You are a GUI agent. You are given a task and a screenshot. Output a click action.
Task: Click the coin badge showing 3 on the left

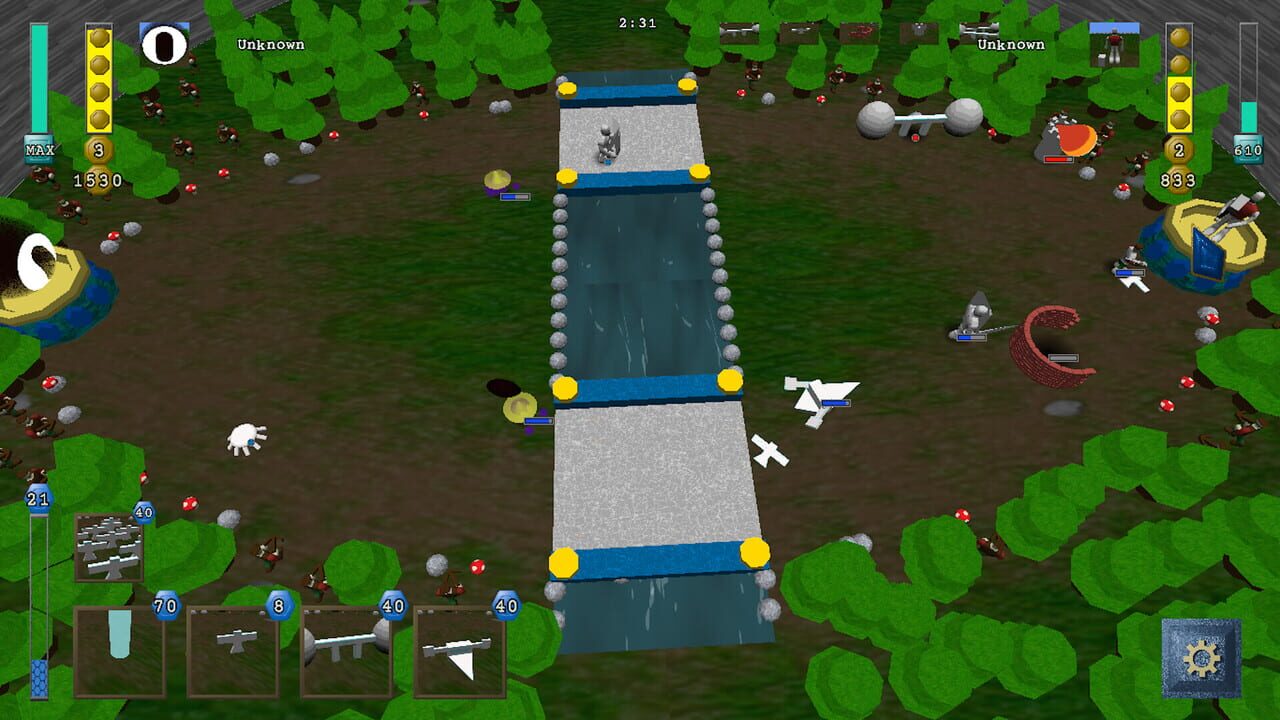coord(100,149)
